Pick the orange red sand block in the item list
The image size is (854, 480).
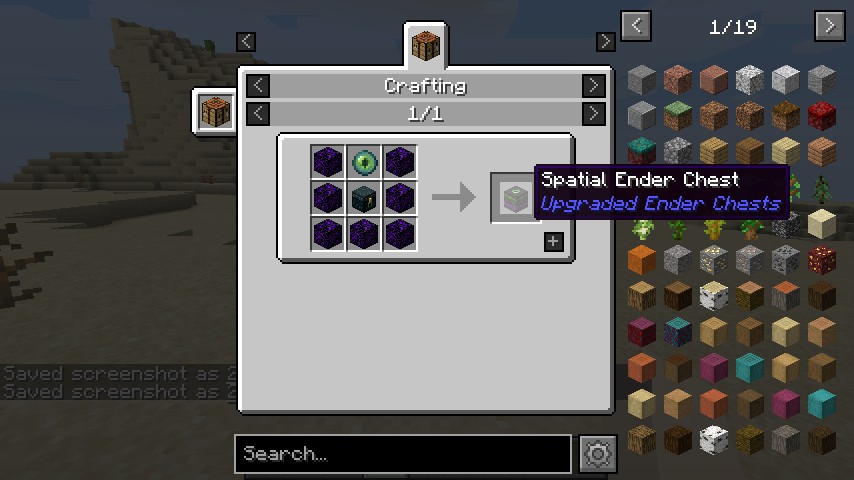pos(641,259)
